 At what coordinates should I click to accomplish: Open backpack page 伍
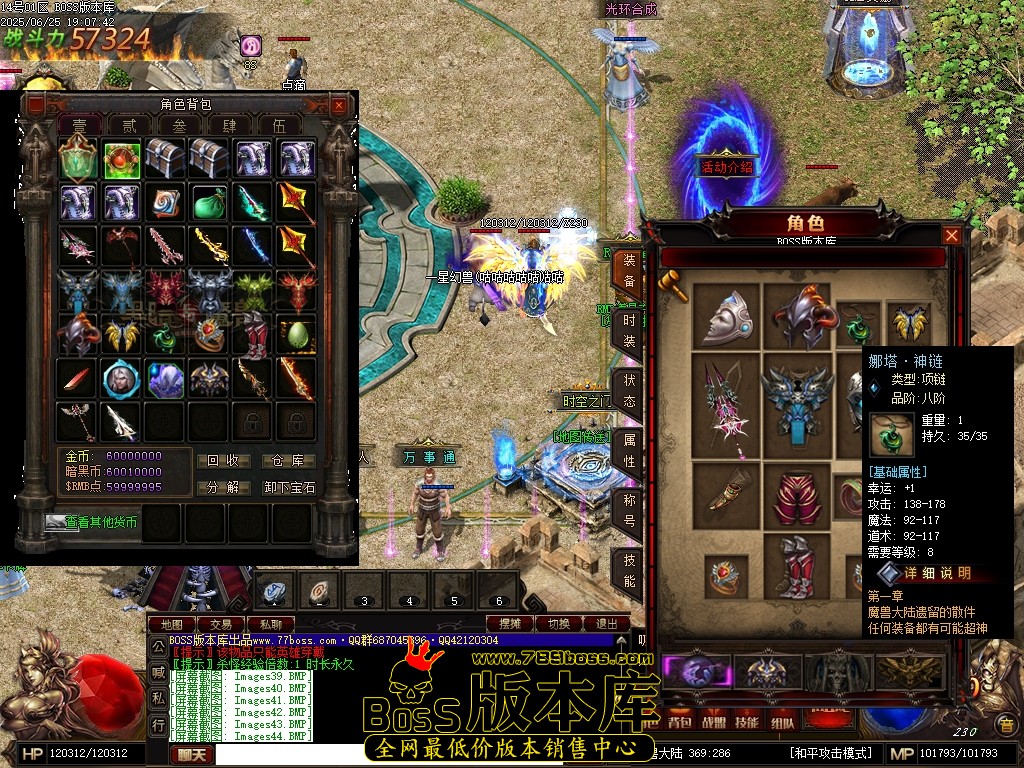(280, 126)
